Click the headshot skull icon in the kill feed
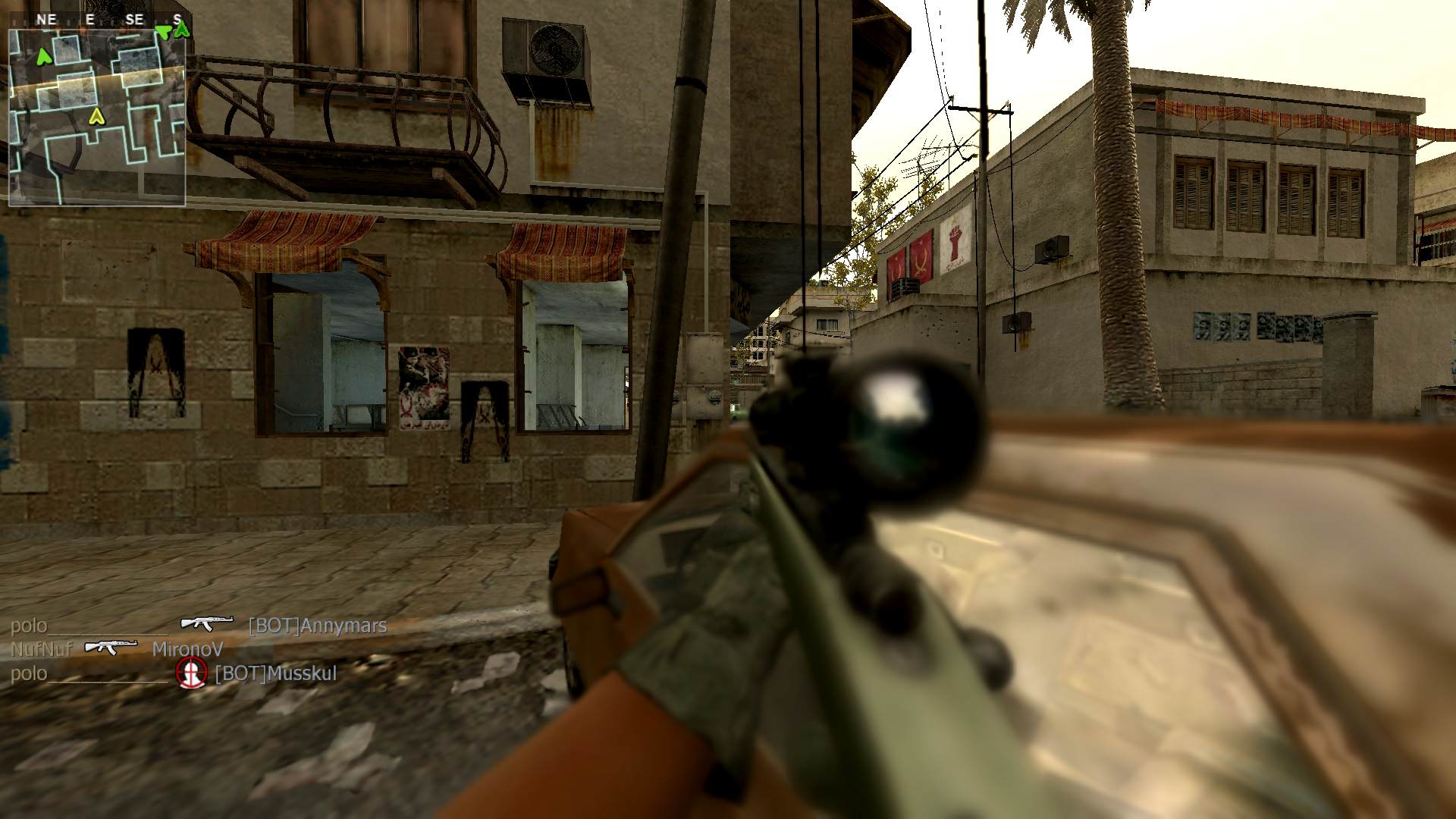Image resolution: width=1456 pixels, height=819 pixels. point(191,673)
